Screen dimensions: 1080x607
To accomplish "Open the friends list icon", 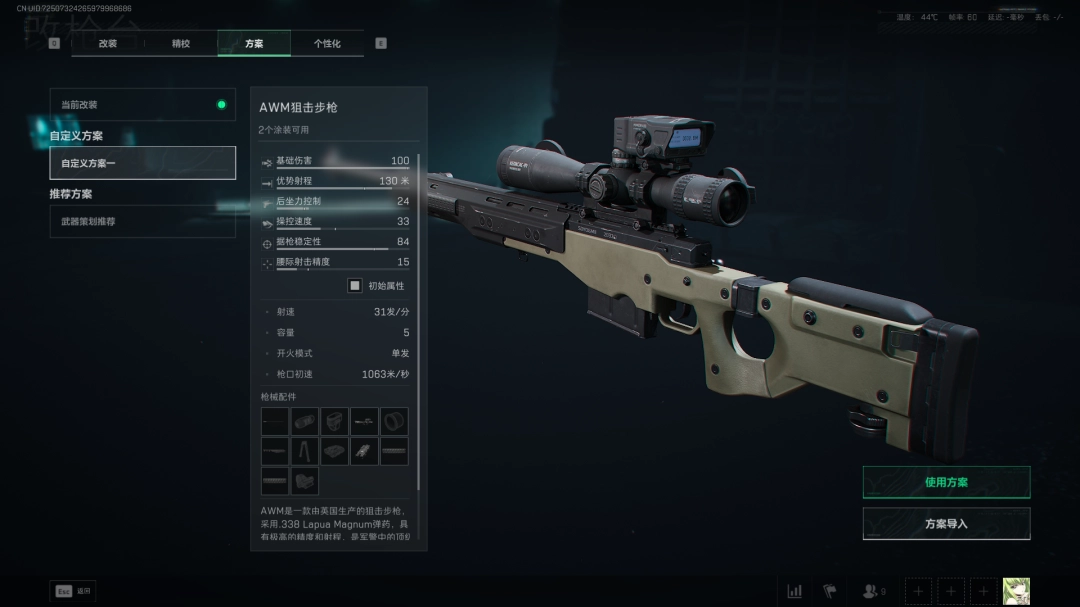I will 873,591.
